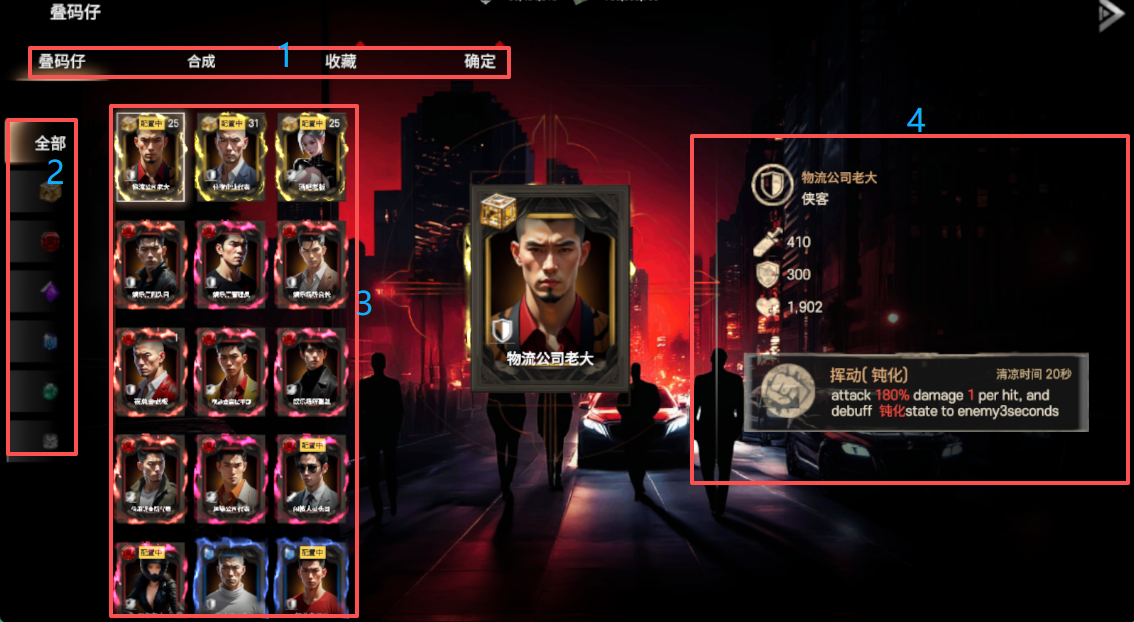Filter cards by green gem rarity
The height and width of the screenshot is (622, 1134).
tap(50, 393)
